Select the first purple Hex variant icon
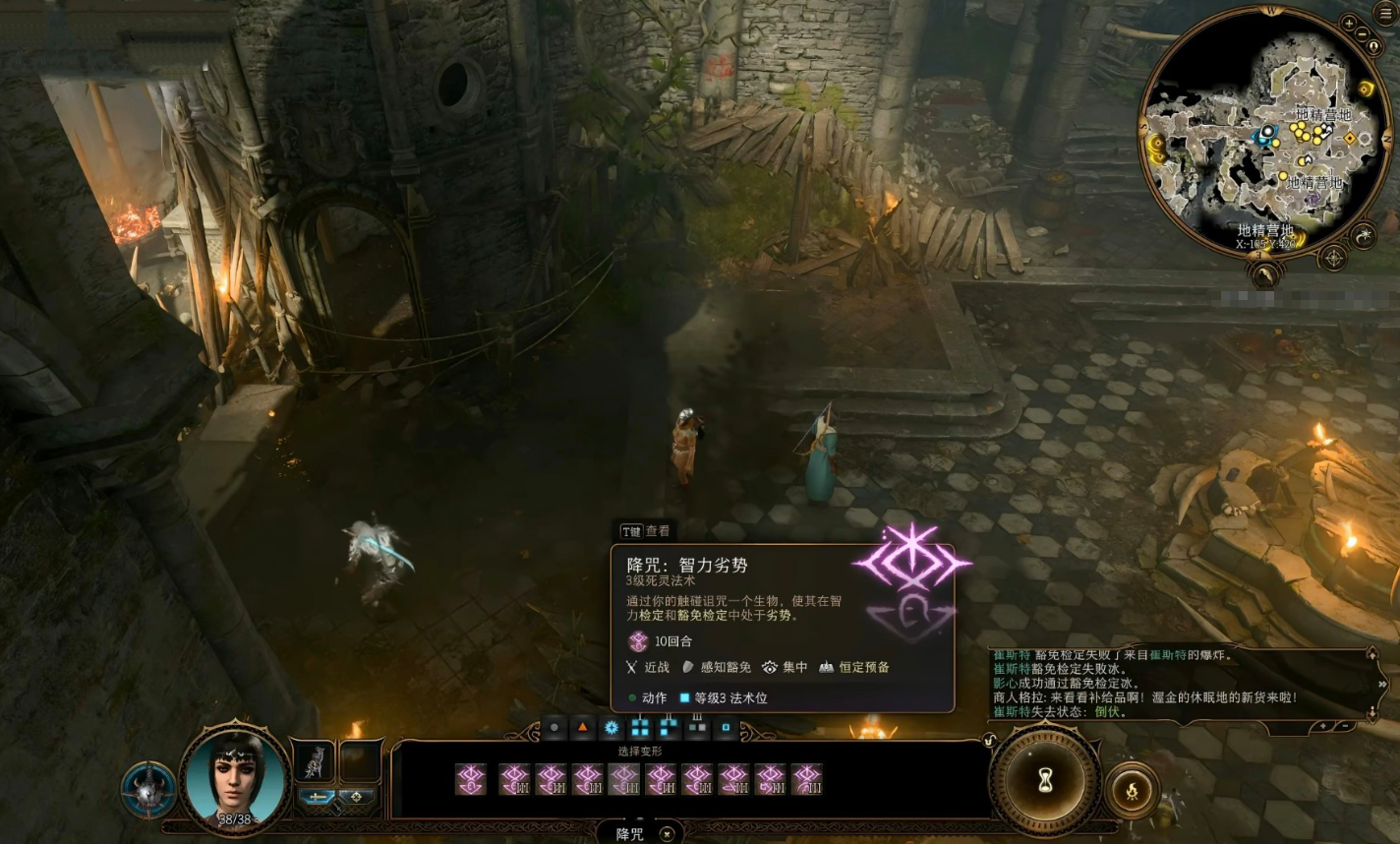 [x=471, y=779]
